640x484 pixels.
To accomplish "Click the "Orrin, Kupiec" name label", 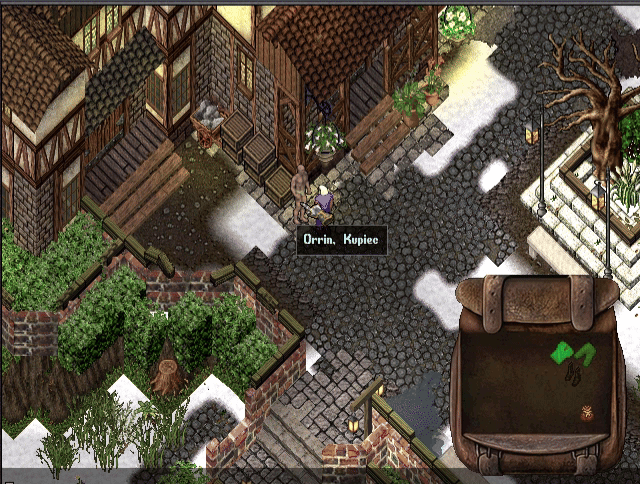I will [341, 240].
